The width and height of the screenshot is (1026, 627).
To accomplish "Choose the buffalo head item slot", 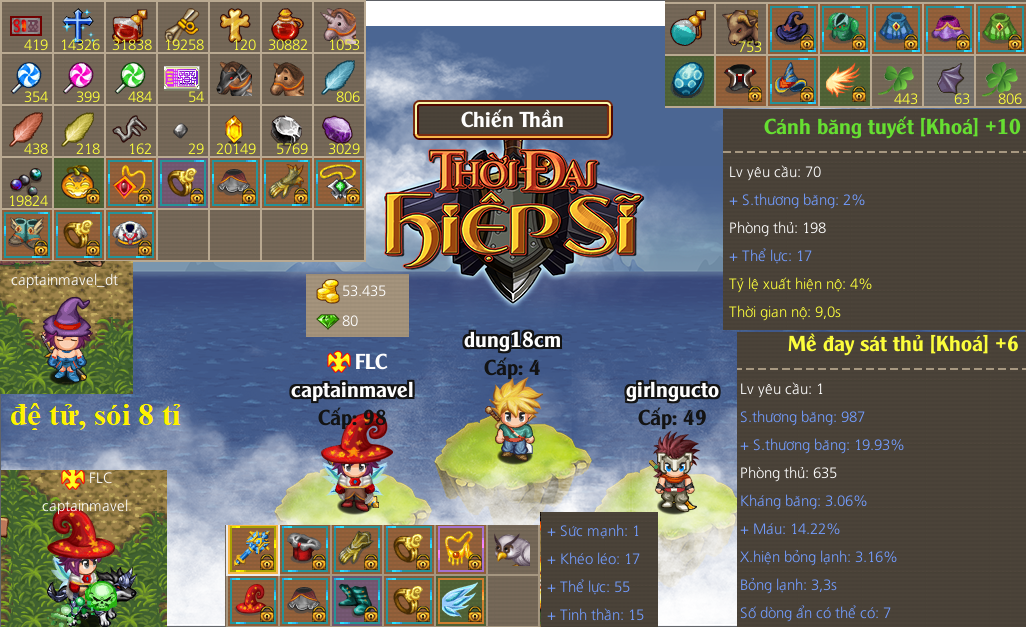I will pos(742,27).
